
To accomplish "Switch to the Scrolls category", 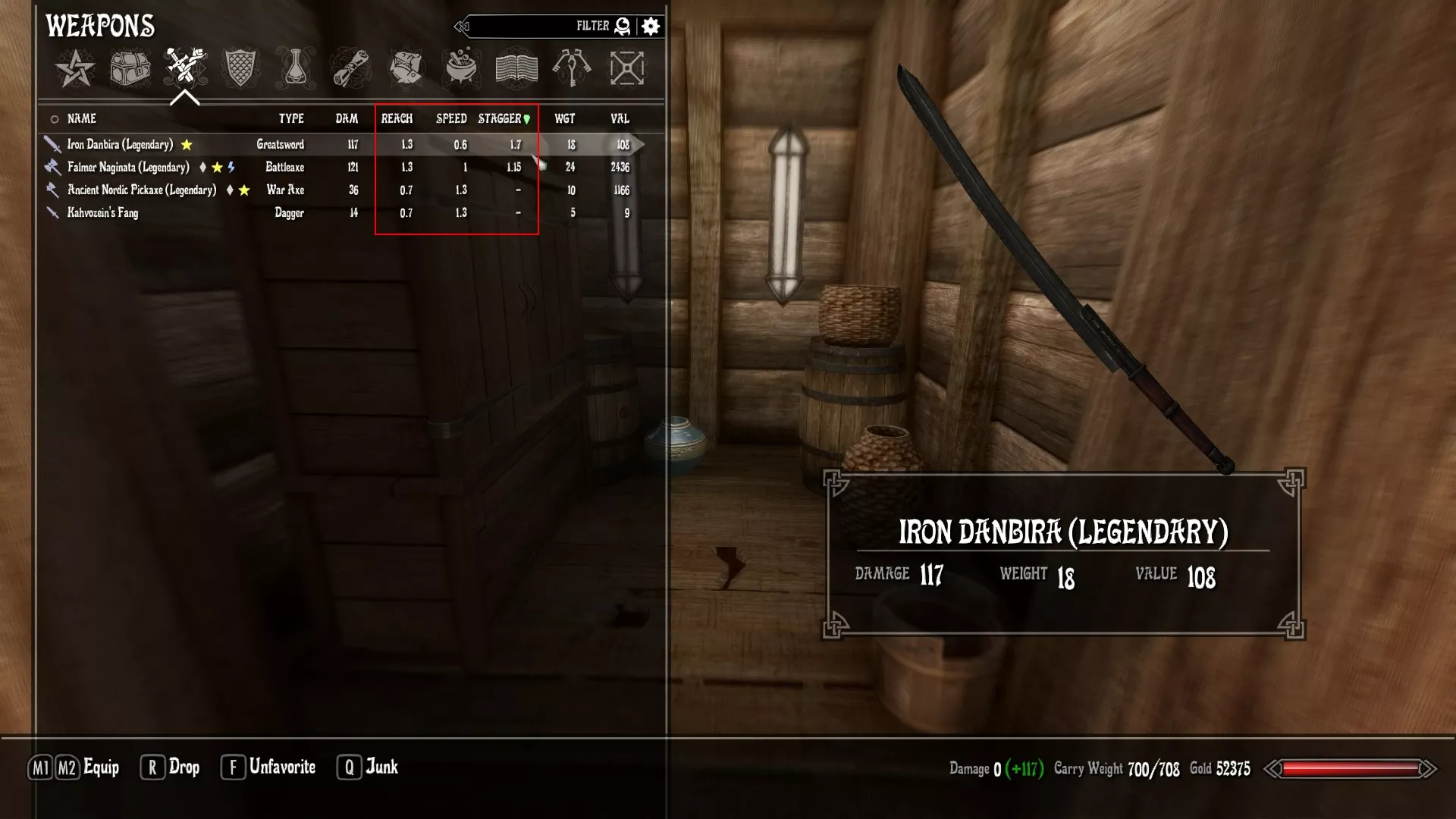I will [351, 68].
